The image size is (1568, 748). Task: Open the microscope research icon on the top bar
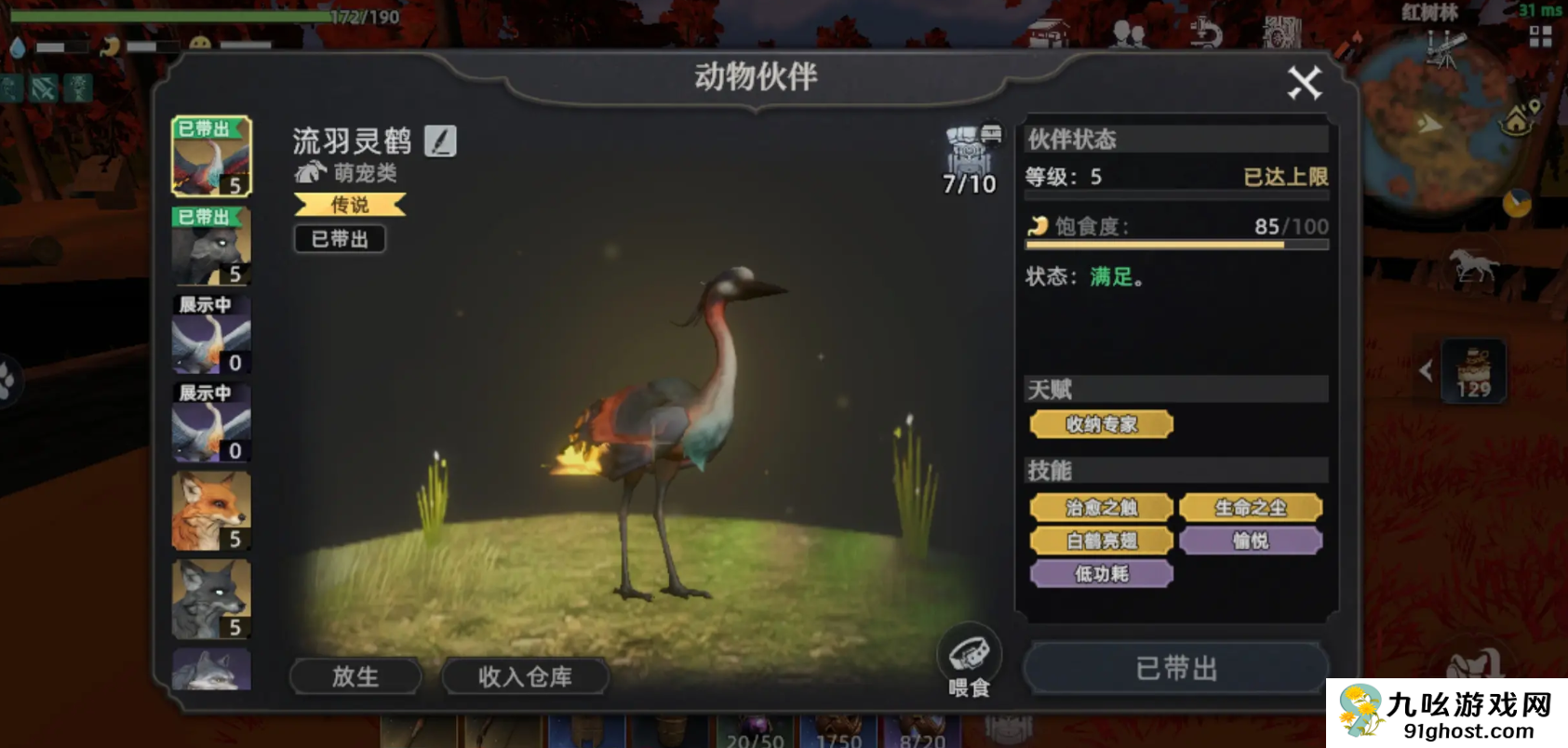coord(1204,31)
